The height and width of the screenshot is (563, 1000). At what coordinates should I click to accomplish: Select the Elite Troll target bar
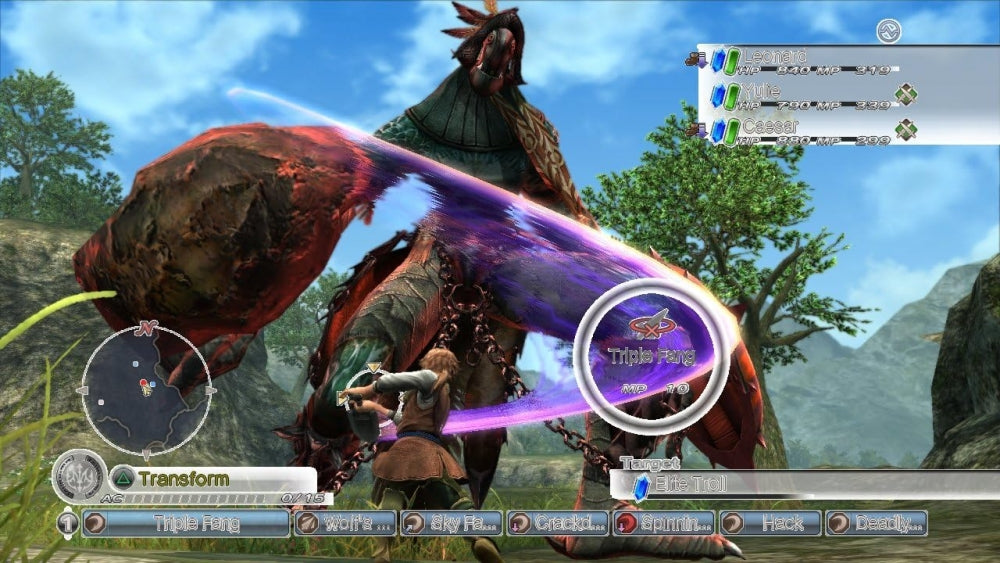click(800, 485)
